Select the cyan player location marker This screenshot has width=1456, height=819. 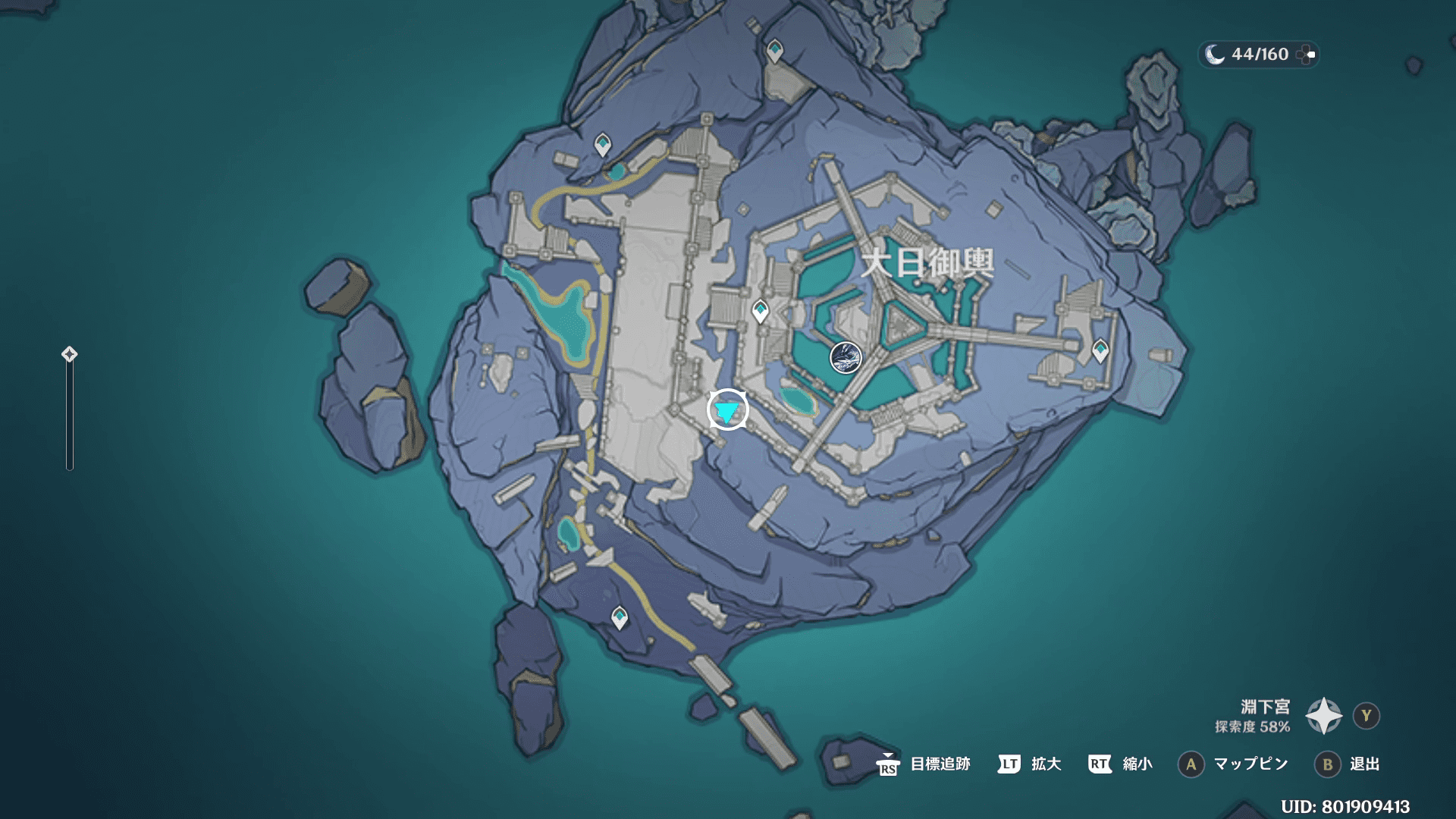click(x=727, y=410)
